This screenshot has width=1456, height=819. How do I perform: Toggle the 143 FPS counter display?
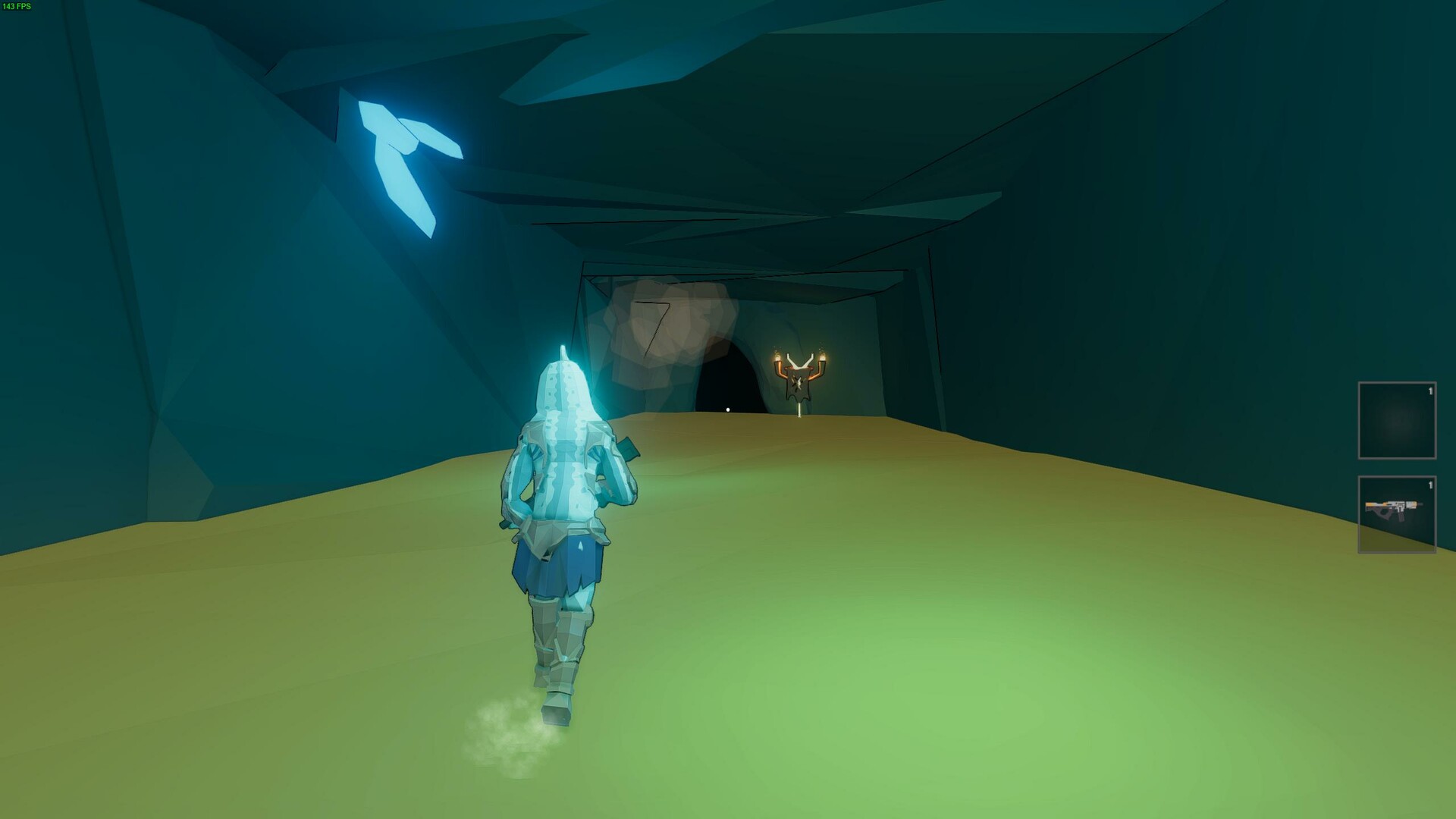coord(17,8)
